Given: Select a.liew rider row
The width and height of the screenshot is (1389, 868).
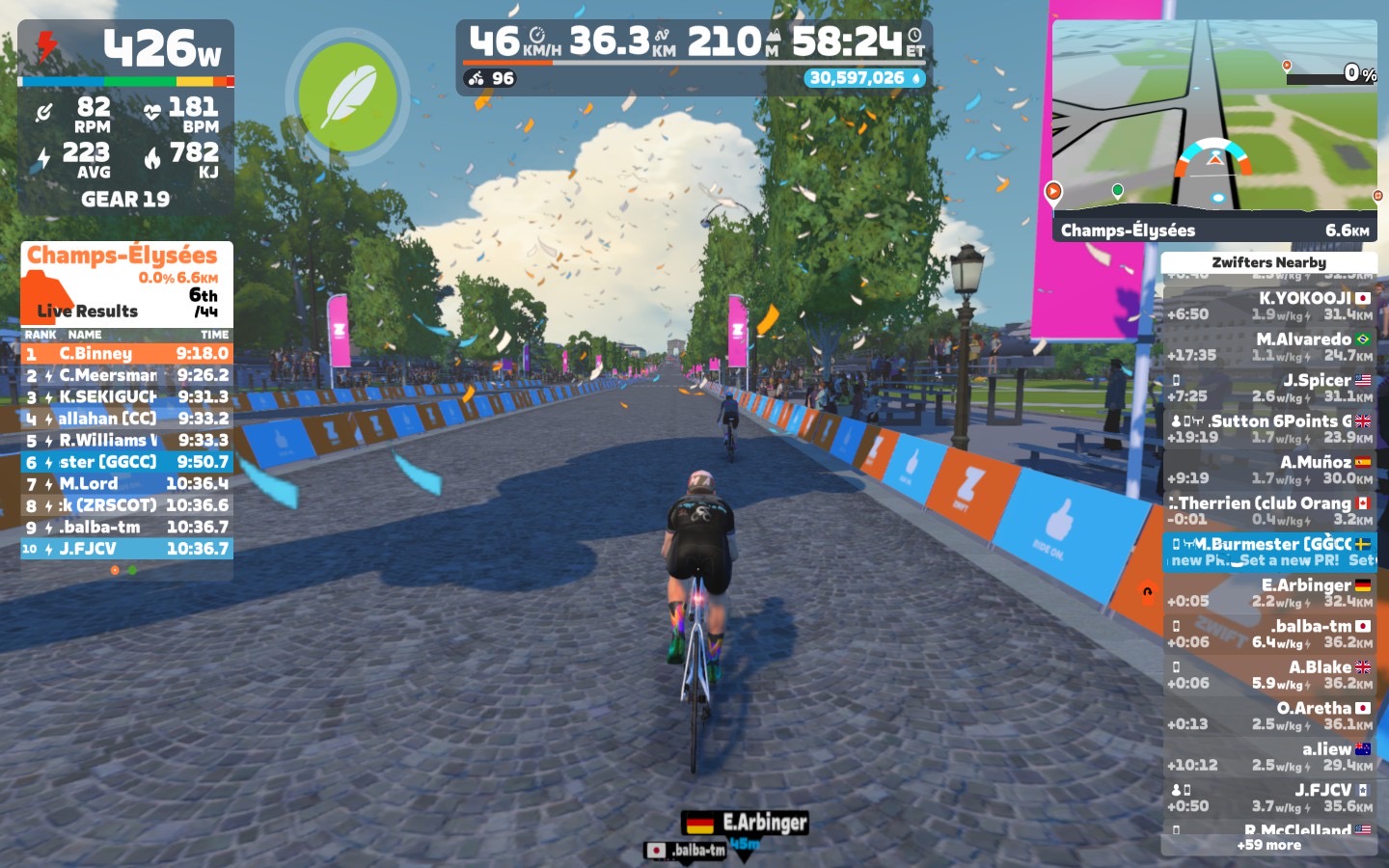Looking at the screenshot, I should (x=1269, y=756).
